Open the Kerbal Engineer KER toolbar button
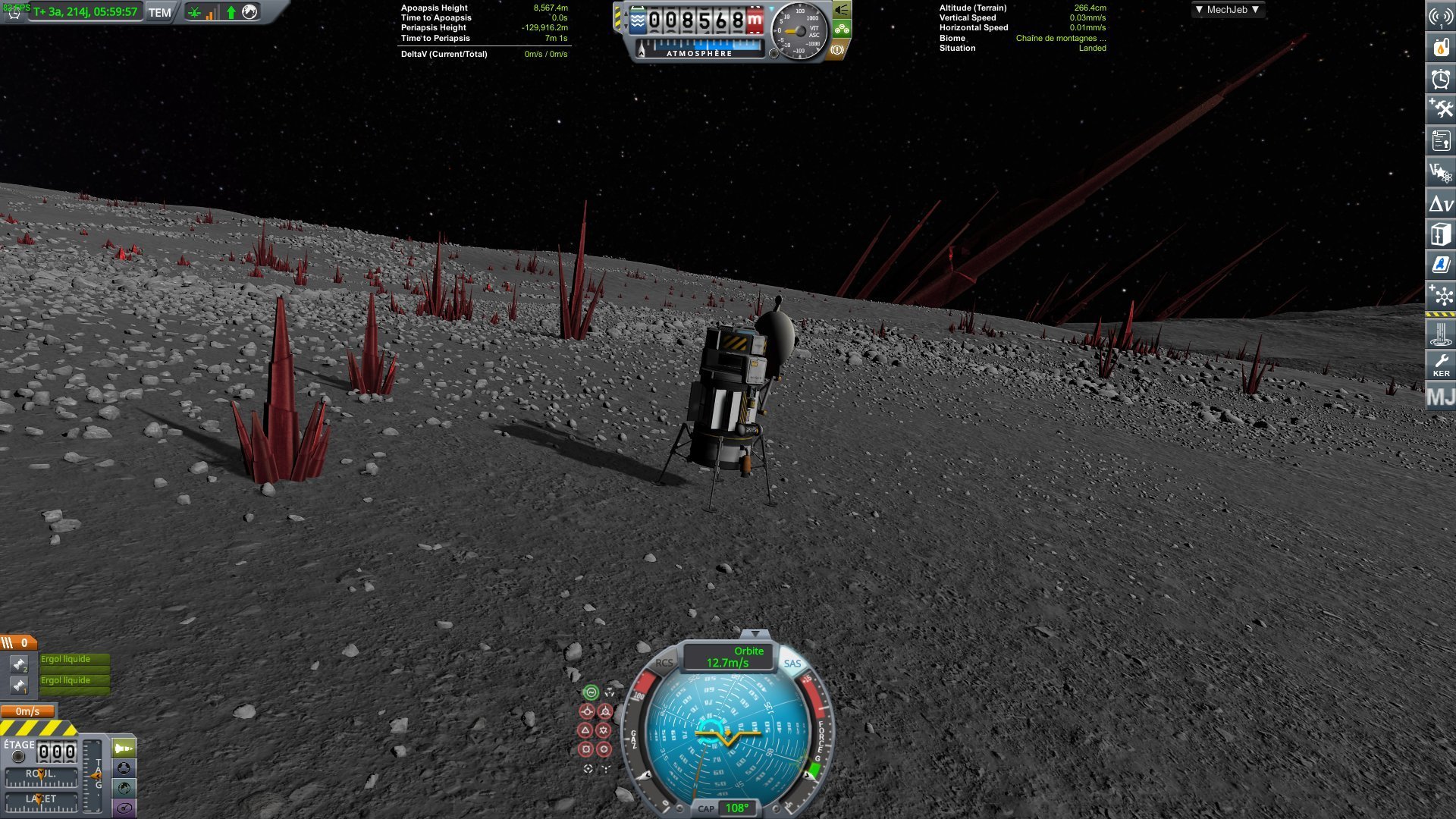 coord(1440,366)
